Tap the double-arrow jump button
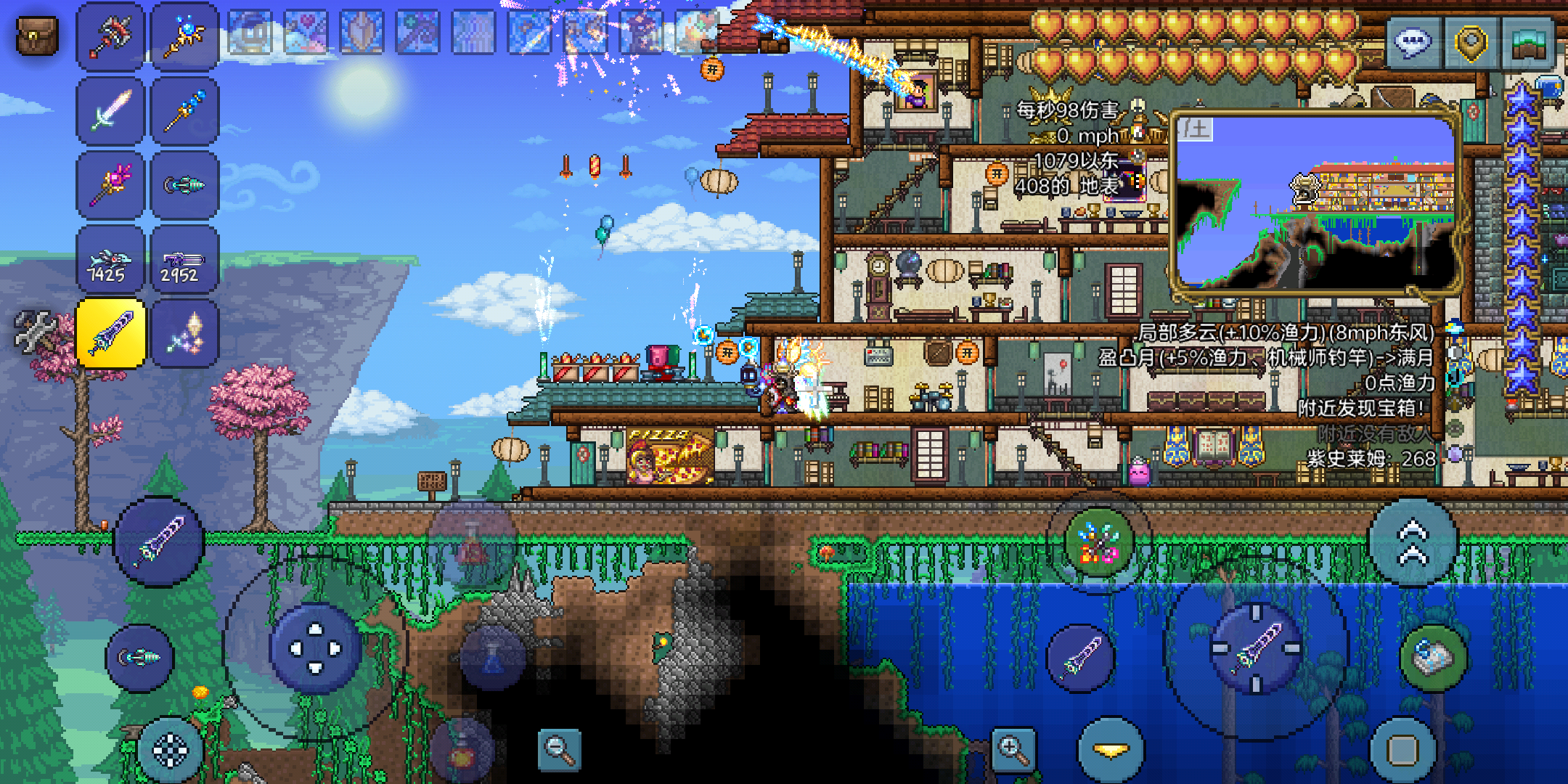The height and width of the screenshot is (784, 1568). click(1413, 542)
